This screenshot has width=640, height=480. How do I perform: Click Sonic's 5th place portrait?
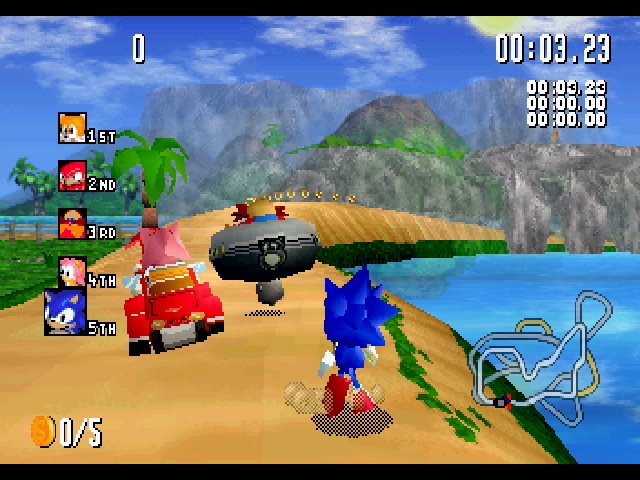tap(65, 312)
